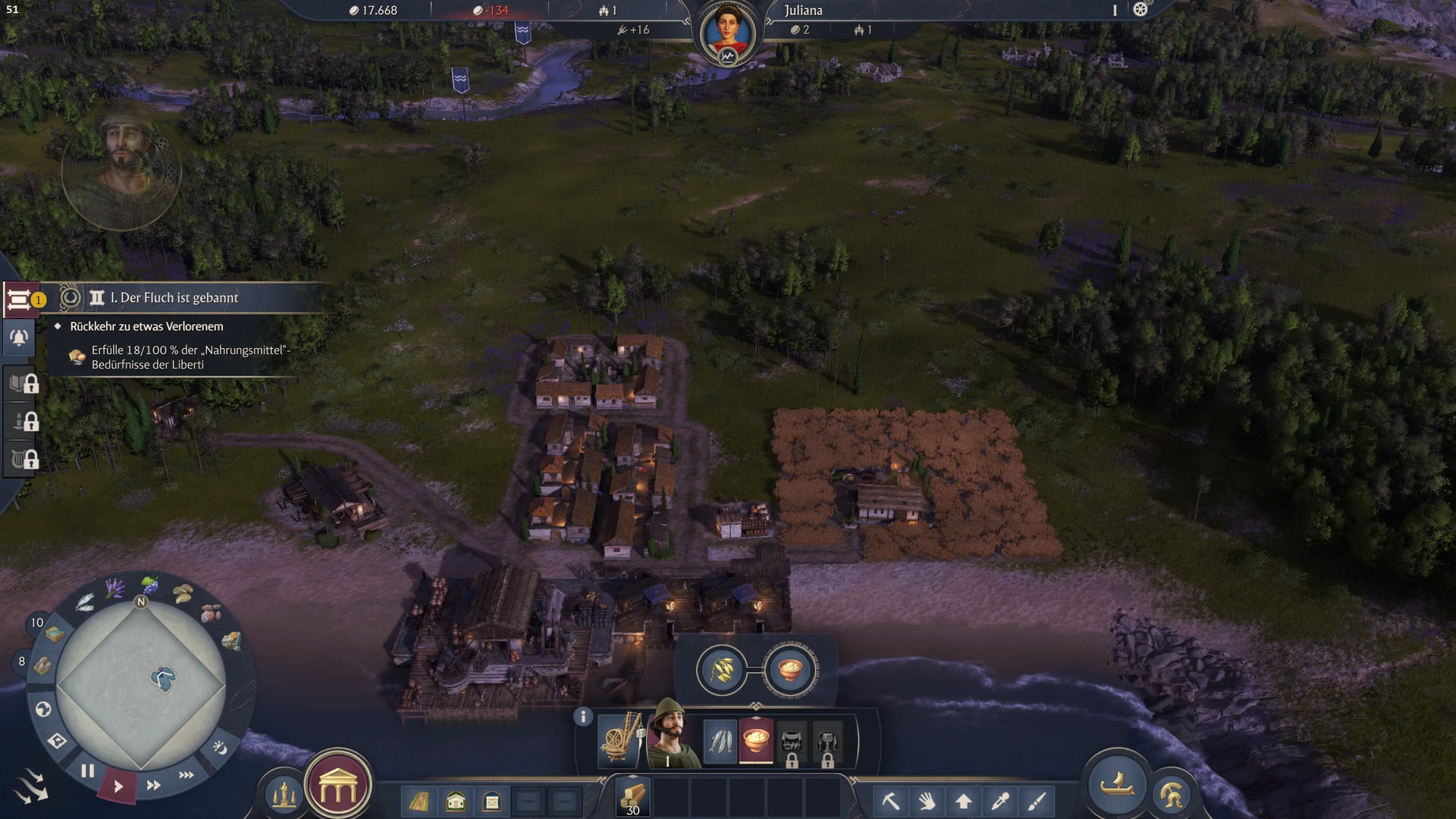Open the settings gear menu
The image size is (1456, 819).
click(1140, 10)
